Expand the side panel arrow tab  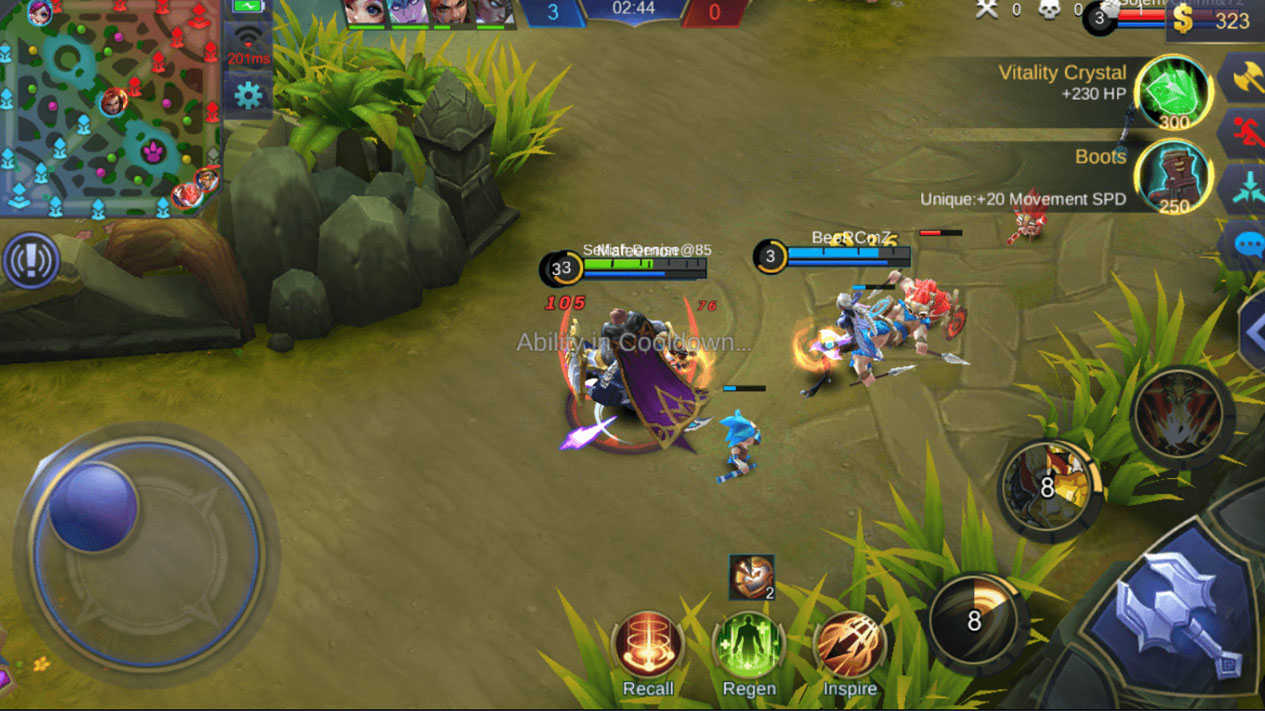1252,332
